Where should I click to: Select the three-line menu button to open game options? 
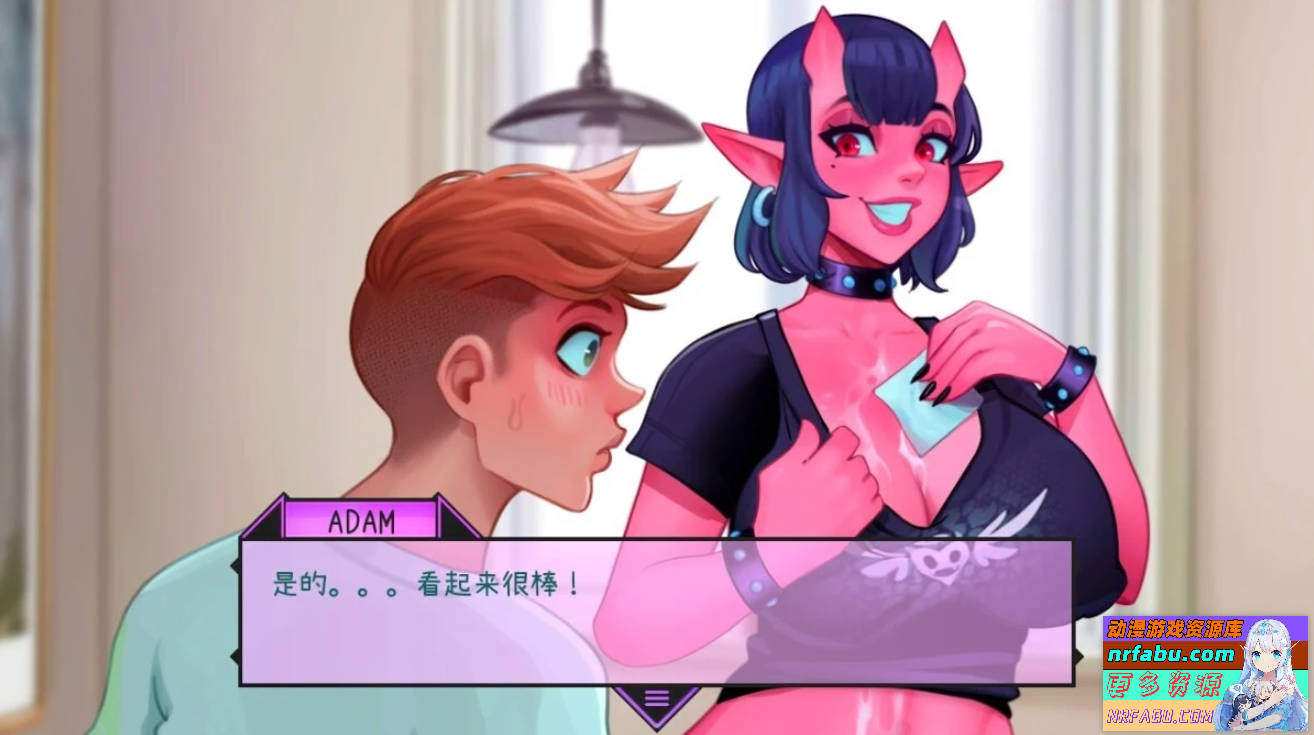(x=659, y=700)
